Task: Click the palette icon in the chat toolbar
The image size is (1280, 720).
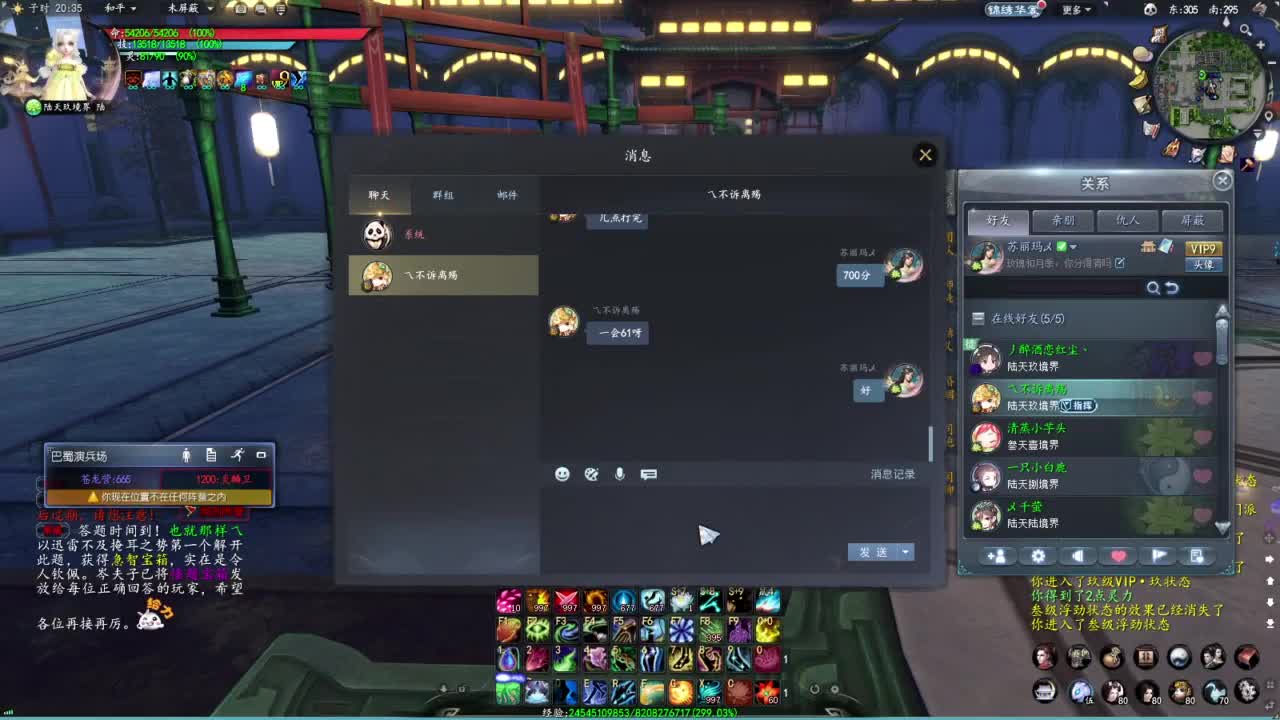Action: click(590, 475)
